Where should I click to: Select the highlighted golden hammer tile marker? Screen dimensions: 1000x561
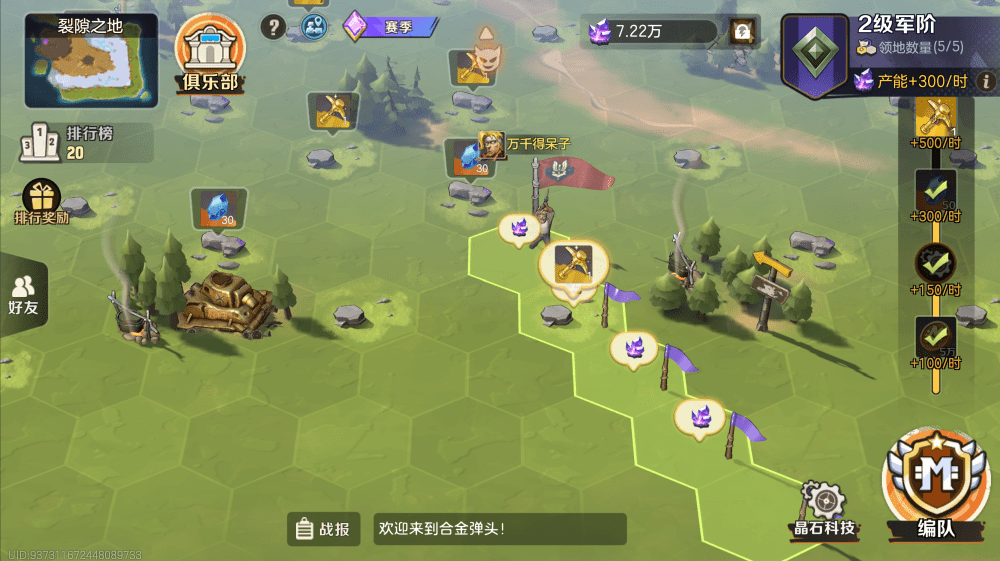click(573, 264)
